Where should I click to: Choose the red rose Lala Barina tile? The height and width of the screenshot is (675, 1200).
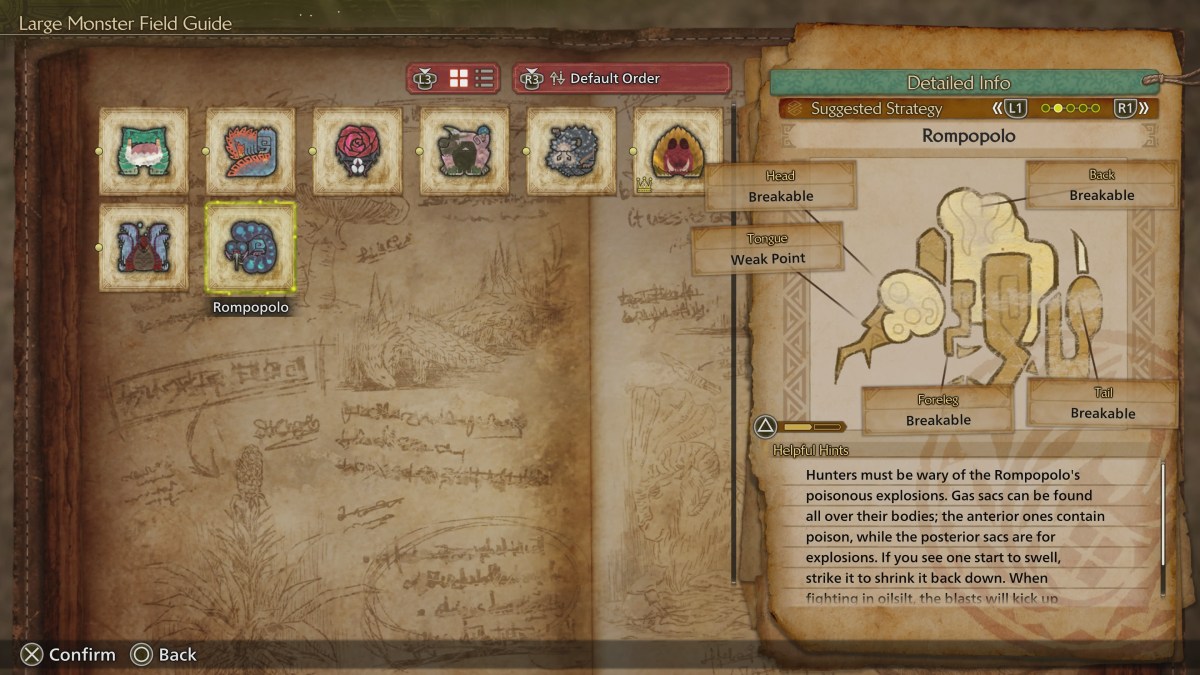358,151
